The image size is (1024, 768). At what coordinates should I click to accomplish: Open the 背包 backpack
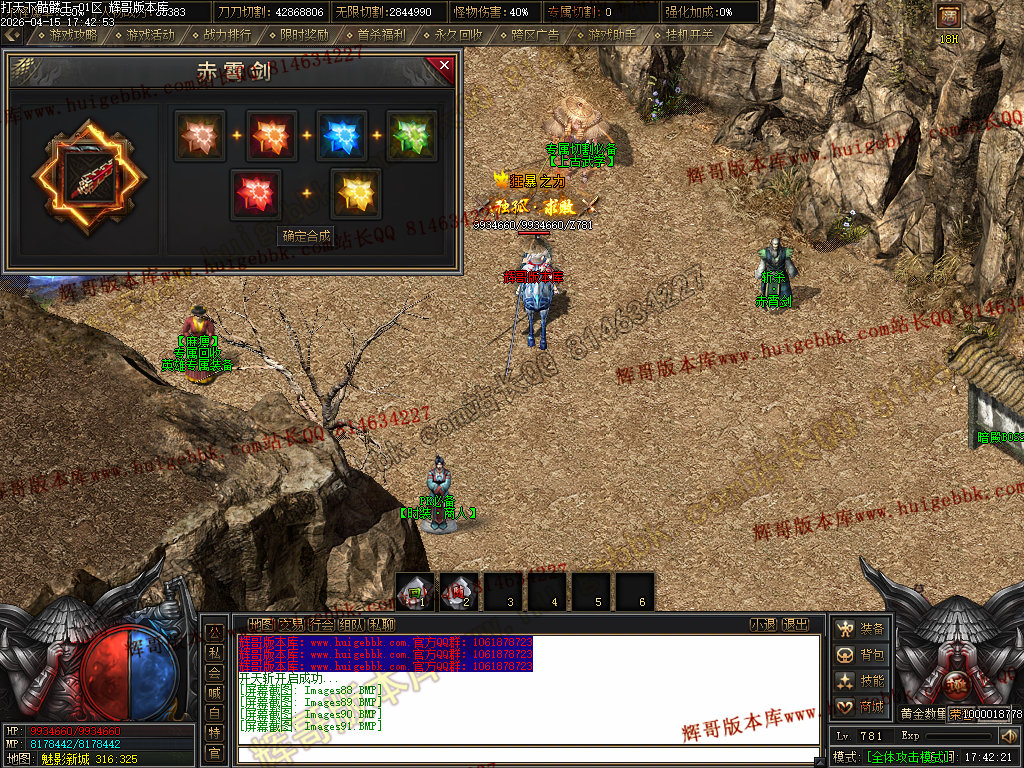[861, 654]
